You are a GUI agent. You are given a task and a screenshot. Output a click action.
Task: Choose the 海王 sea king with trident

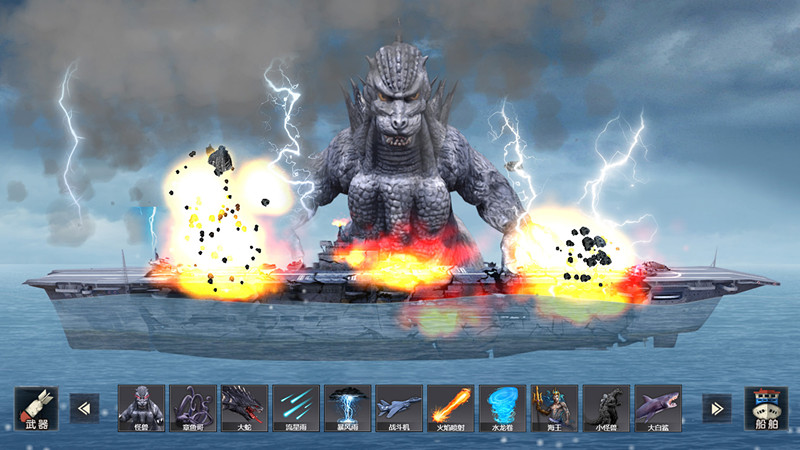tap(554, 408)
